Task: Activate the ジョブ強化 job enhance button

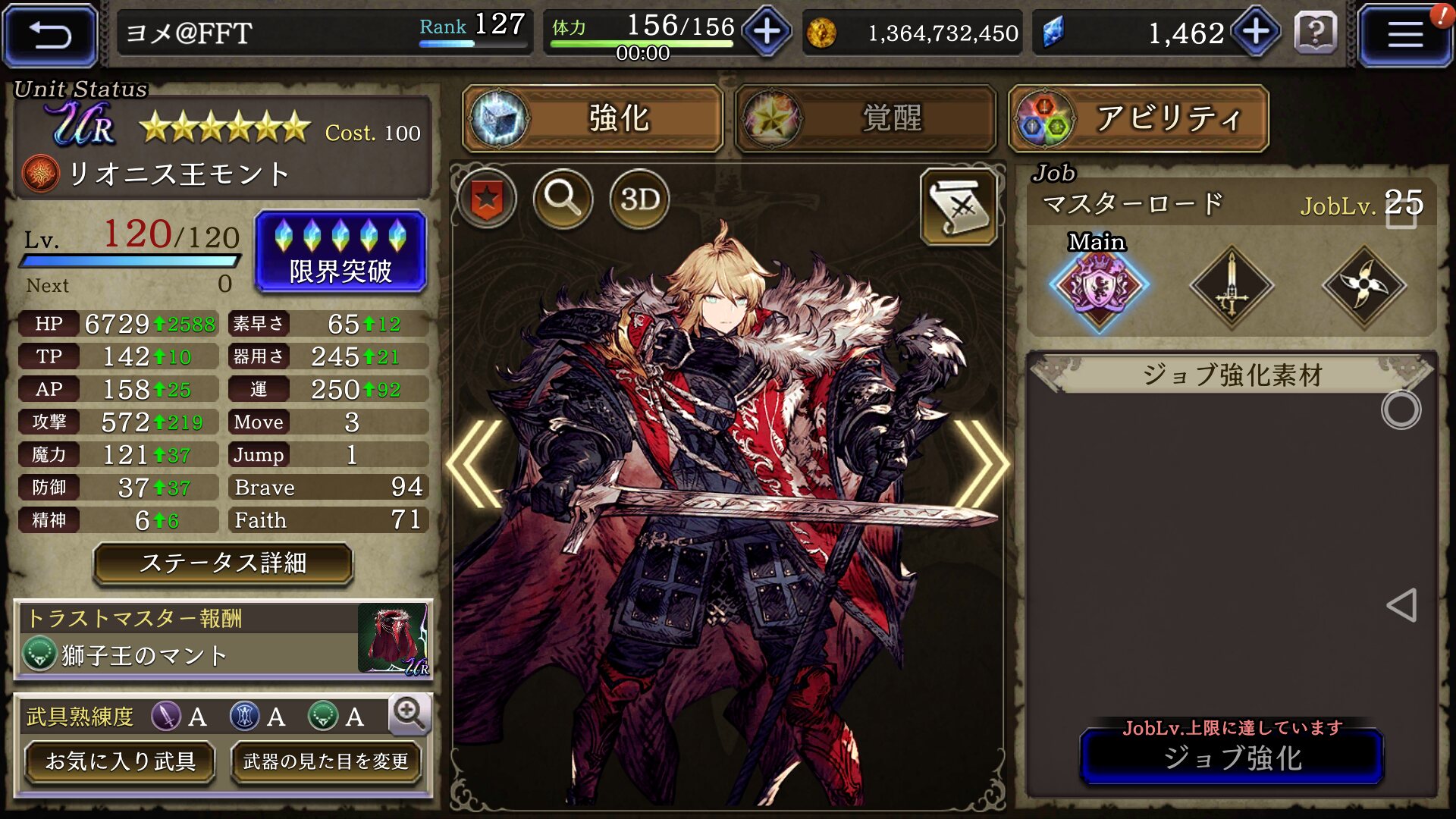Action: [1232, 758]
